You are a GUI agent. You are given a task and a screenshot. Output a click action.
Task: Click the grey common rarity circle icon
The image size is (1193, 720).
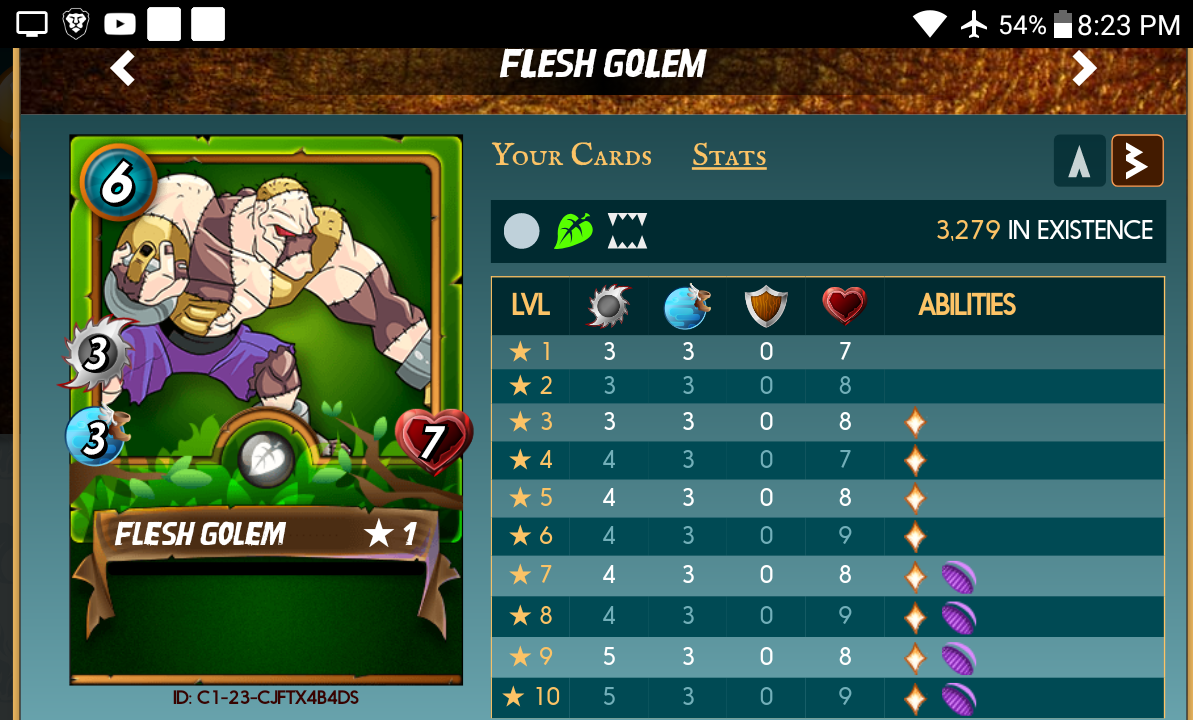[x=521, y=231]
